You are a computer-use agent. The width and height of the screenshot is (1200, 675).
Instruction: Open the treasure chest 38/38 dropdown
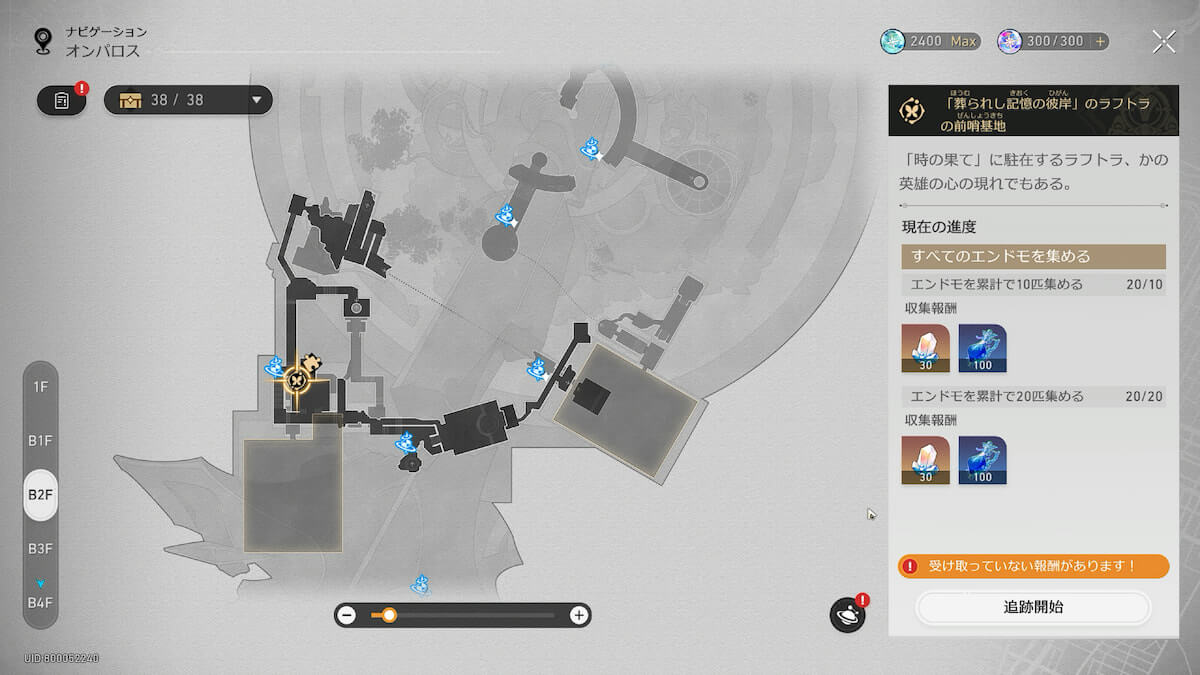point(188,100)
